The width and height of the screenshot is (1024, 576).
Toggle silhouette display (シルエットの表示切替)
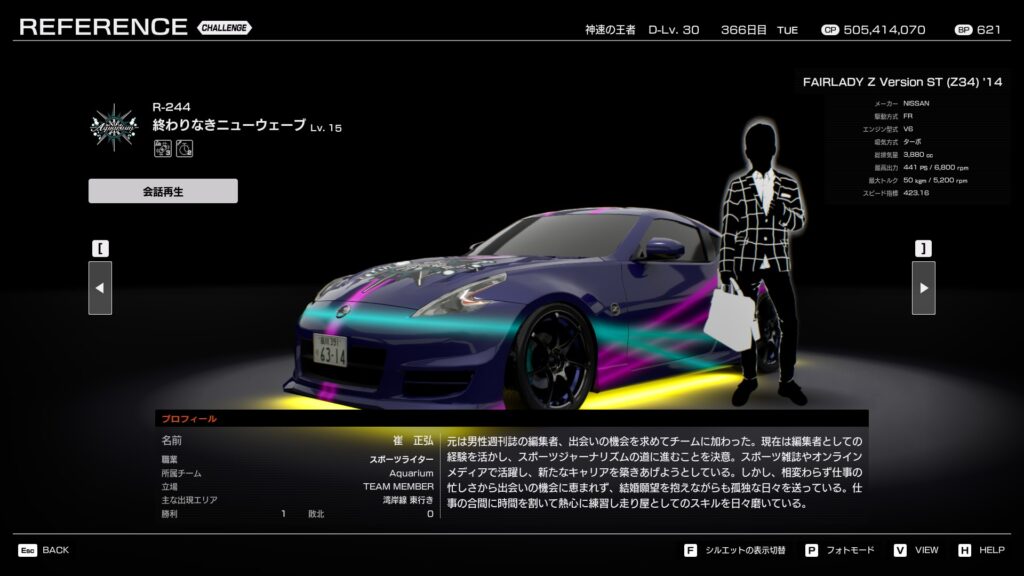[x=738, y=550]
